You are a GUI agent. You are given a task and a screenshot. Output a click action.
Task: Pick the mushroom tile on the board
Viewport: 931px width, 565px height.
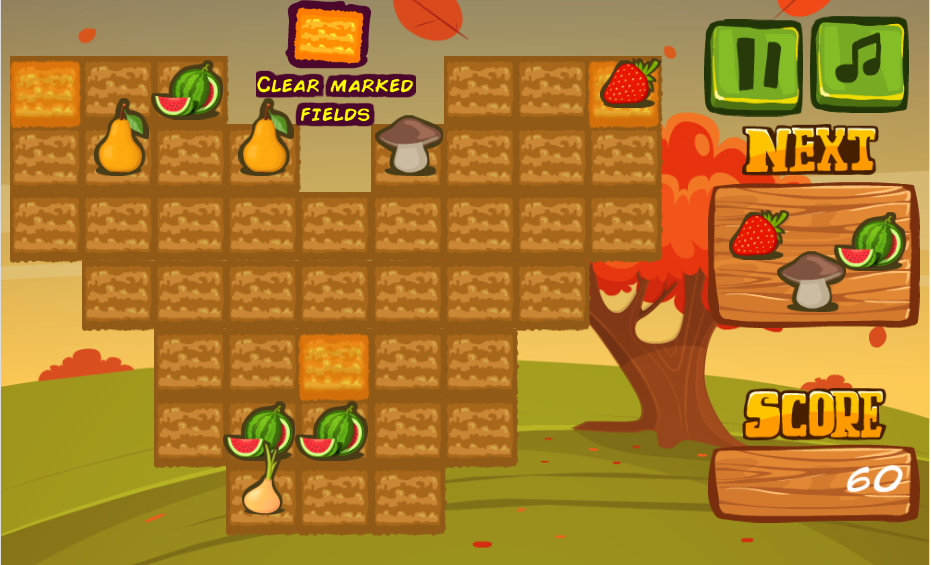[409, 146]
